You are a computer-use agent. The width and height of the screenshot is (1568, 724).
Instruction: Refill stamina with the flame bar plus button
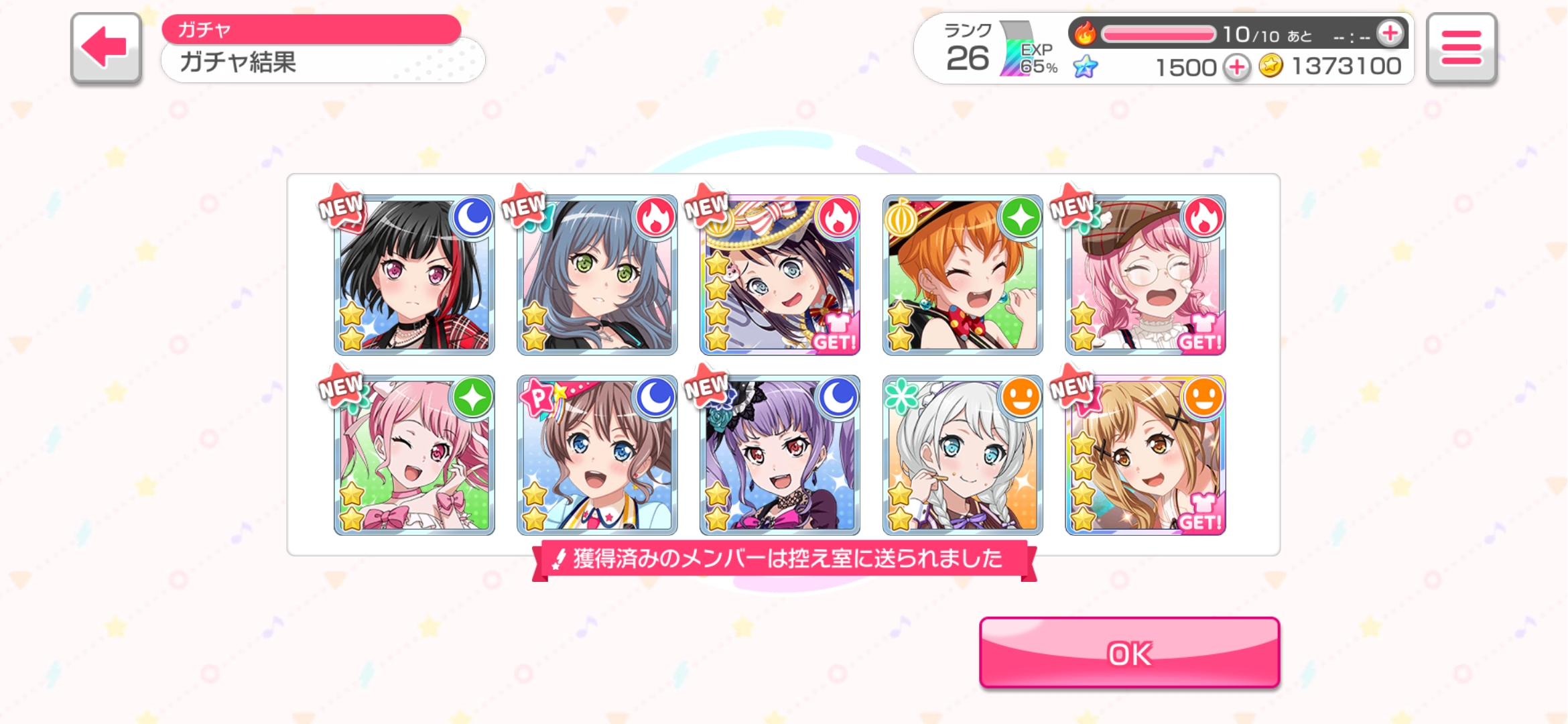point(1390,33)
